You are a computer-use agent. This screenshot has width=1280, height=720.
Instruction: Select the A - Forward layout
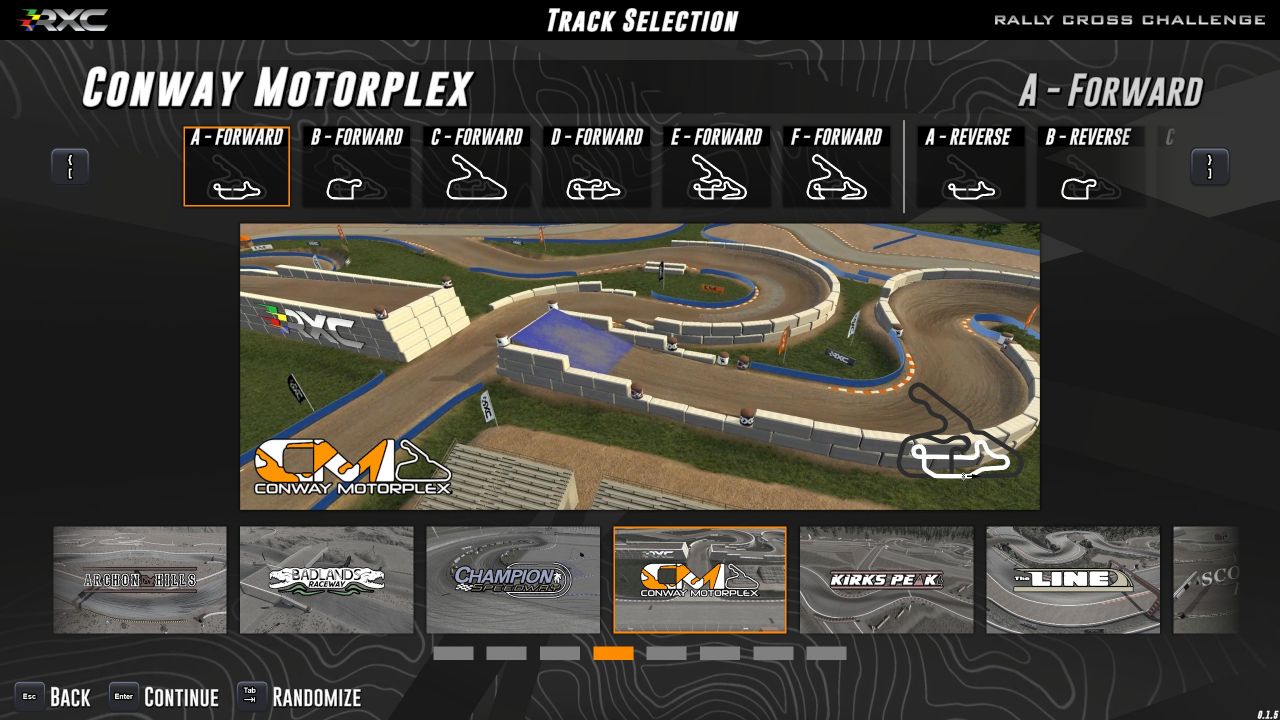click(x=237, y=167)
